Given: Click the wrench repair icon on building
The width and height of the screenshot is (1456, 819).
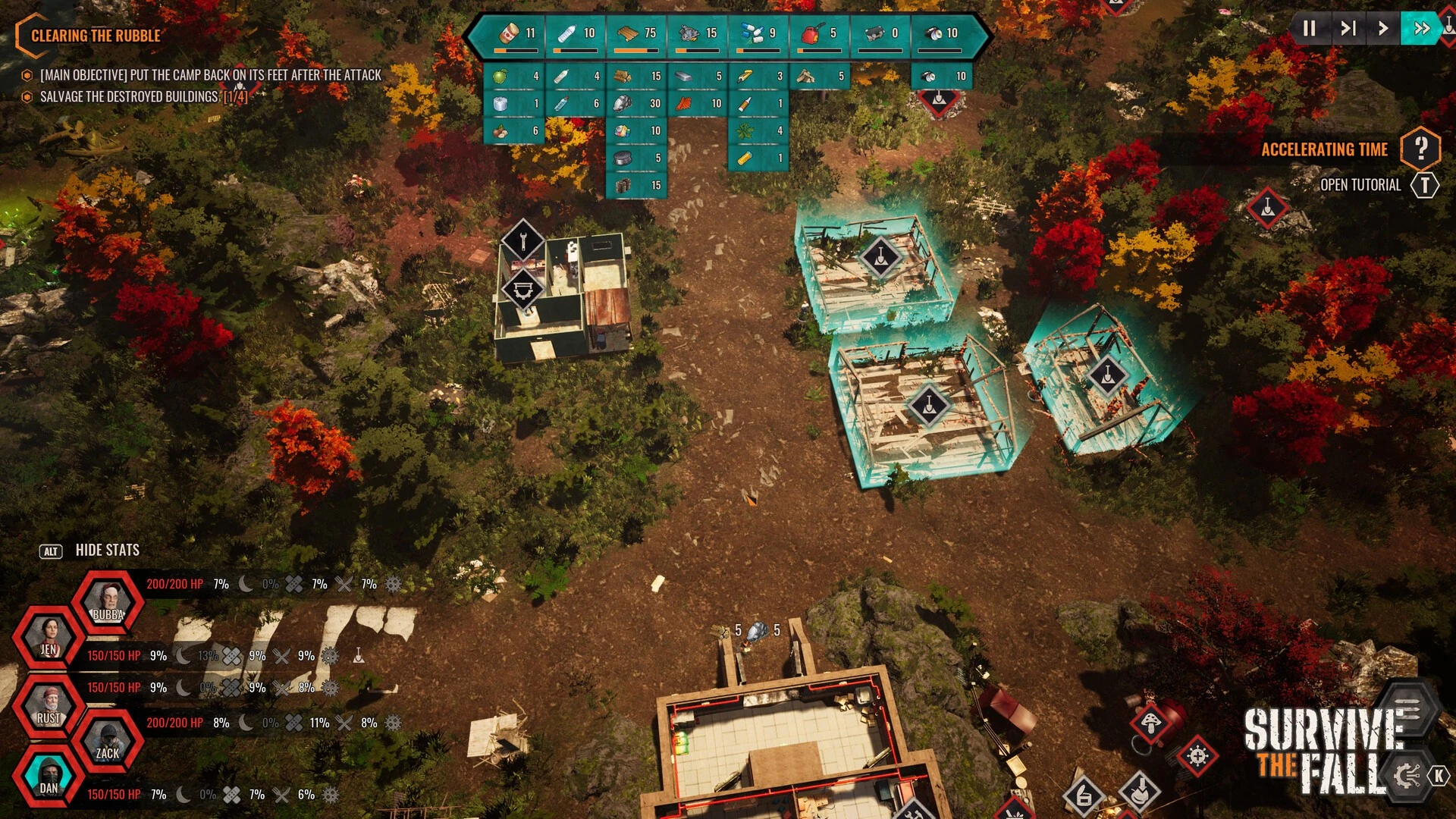Looking at the screenshot, I should coord(523,242).
